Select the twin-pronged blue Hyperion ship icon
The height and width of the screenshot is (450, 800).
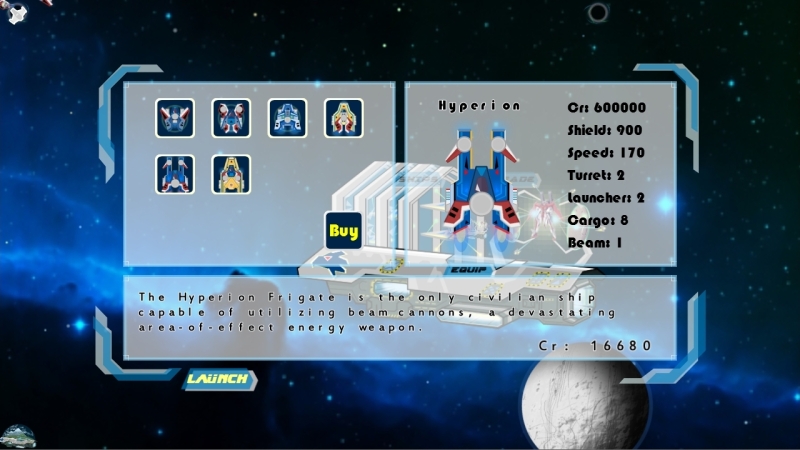175,174
